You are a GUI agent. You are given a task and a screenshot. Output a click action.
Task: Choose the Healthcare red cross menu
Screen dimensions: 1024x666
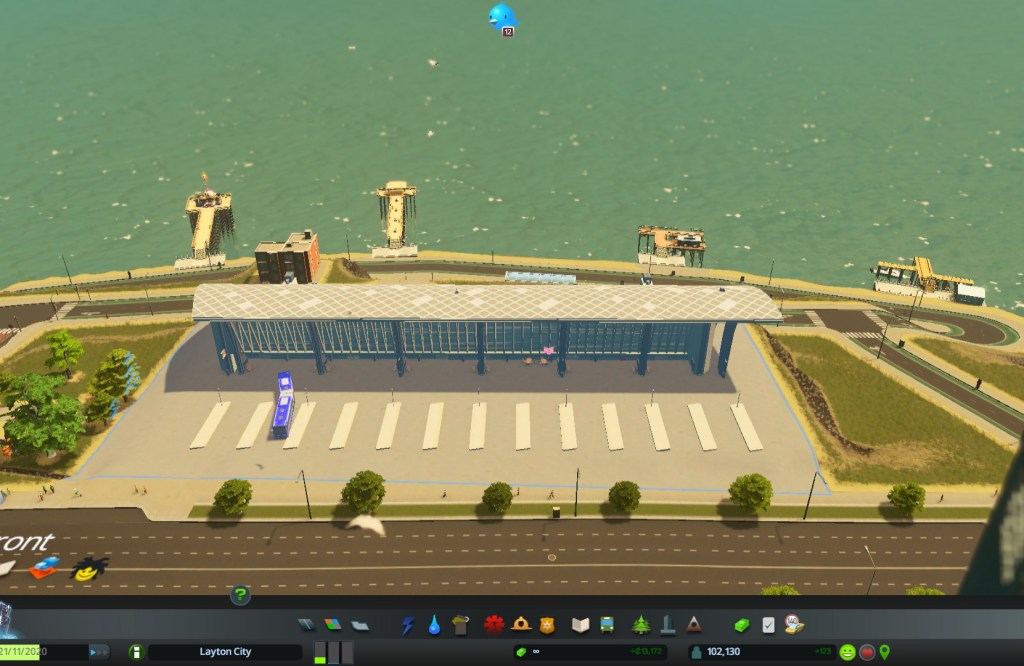[494, 625]
